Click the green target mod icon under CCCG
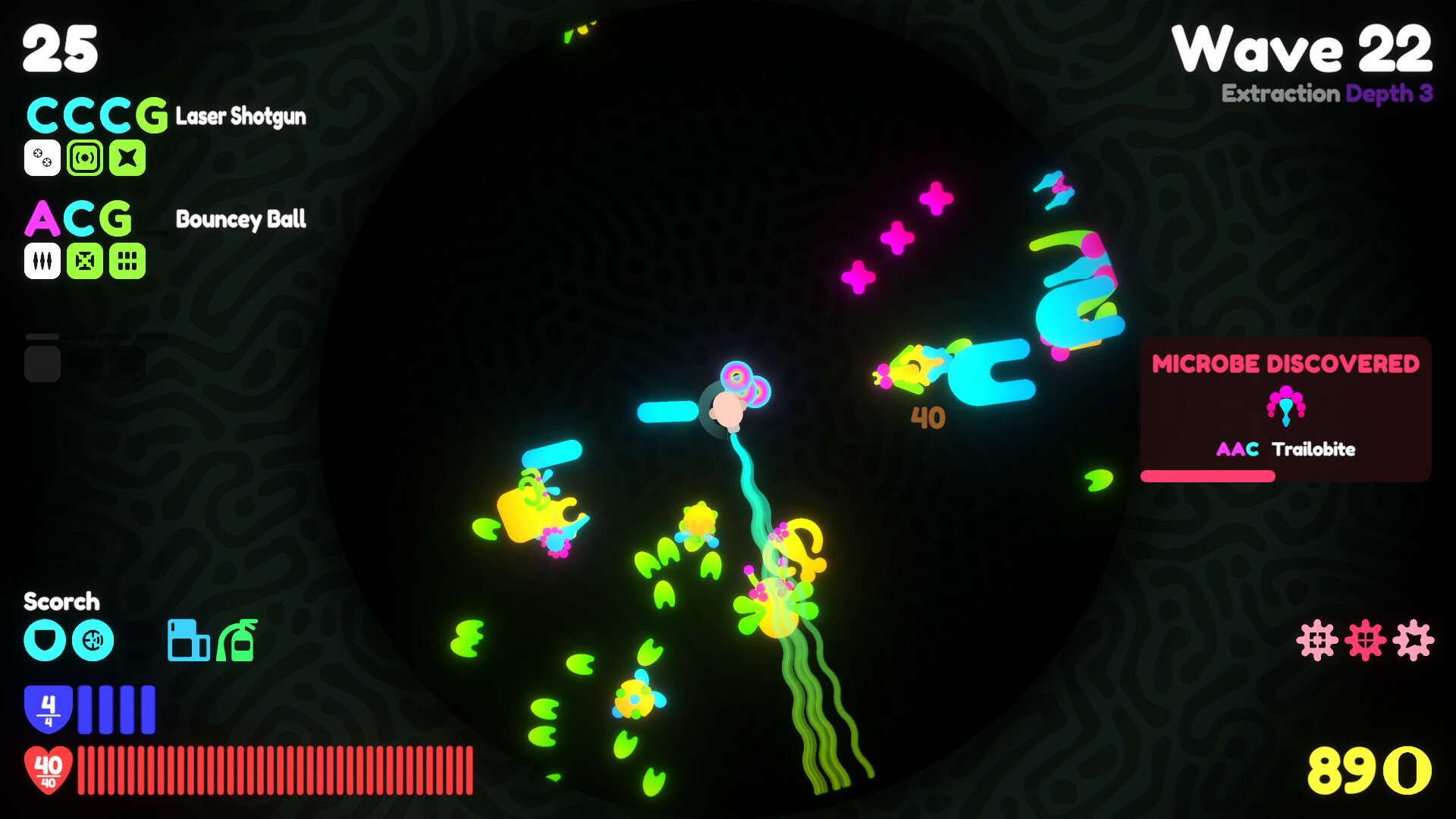 tap(86, 158)
